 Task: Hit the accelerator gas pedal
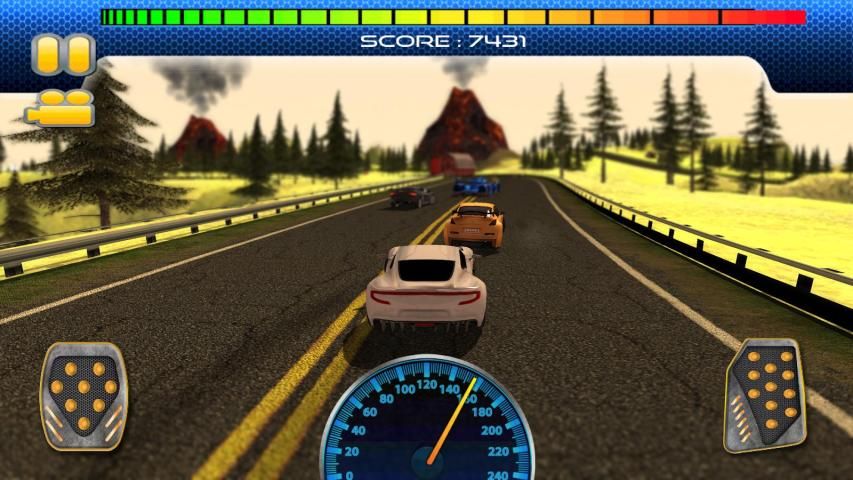click(765, 394)
